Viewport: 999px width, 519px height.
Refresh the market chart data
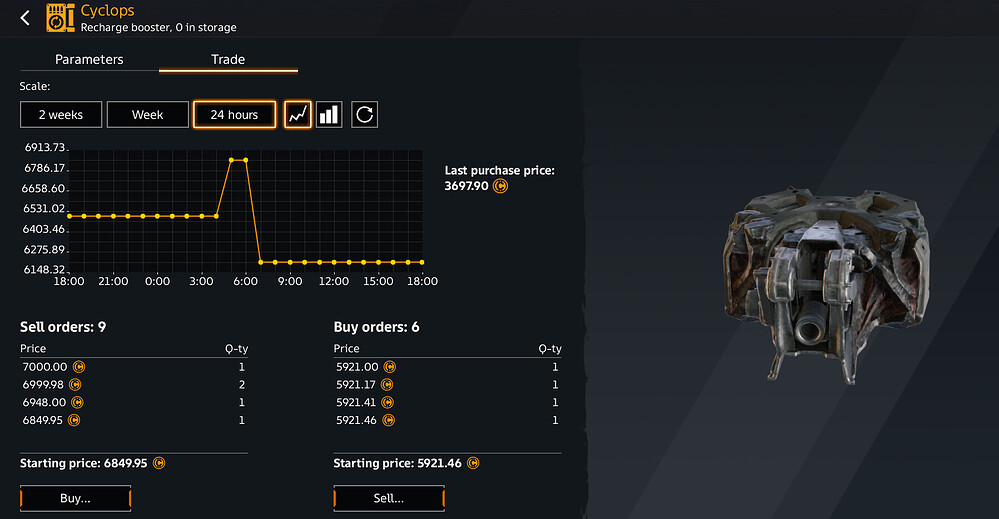[x=364, y=115]
